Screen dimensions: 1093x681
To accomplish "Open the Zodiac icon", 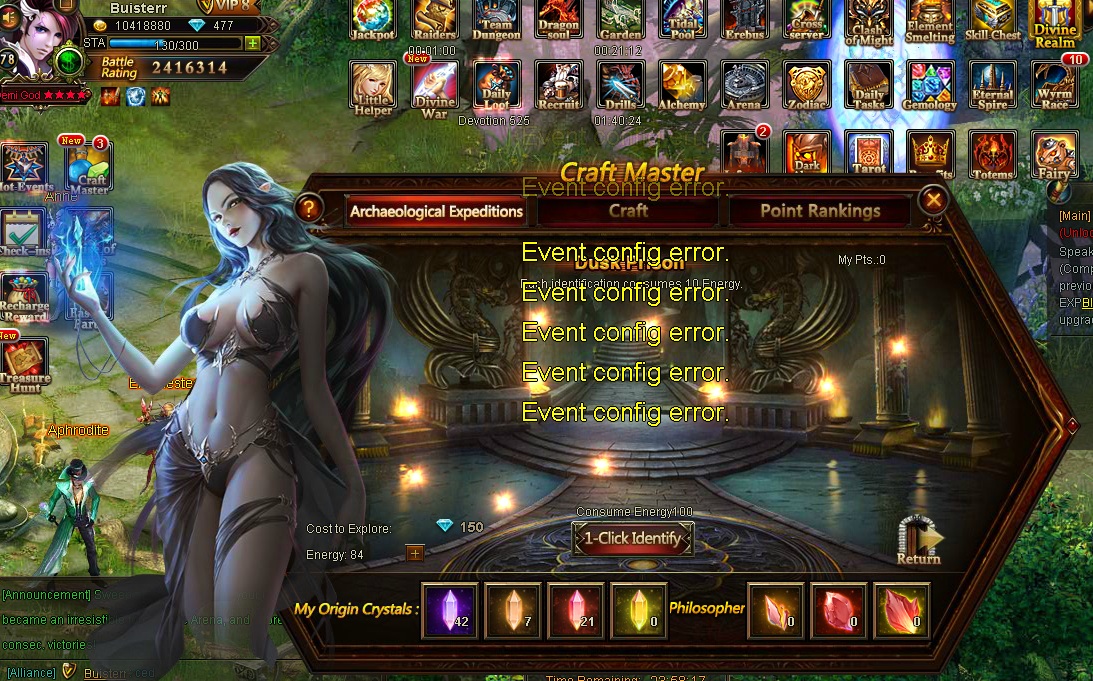I will point(806,86).
